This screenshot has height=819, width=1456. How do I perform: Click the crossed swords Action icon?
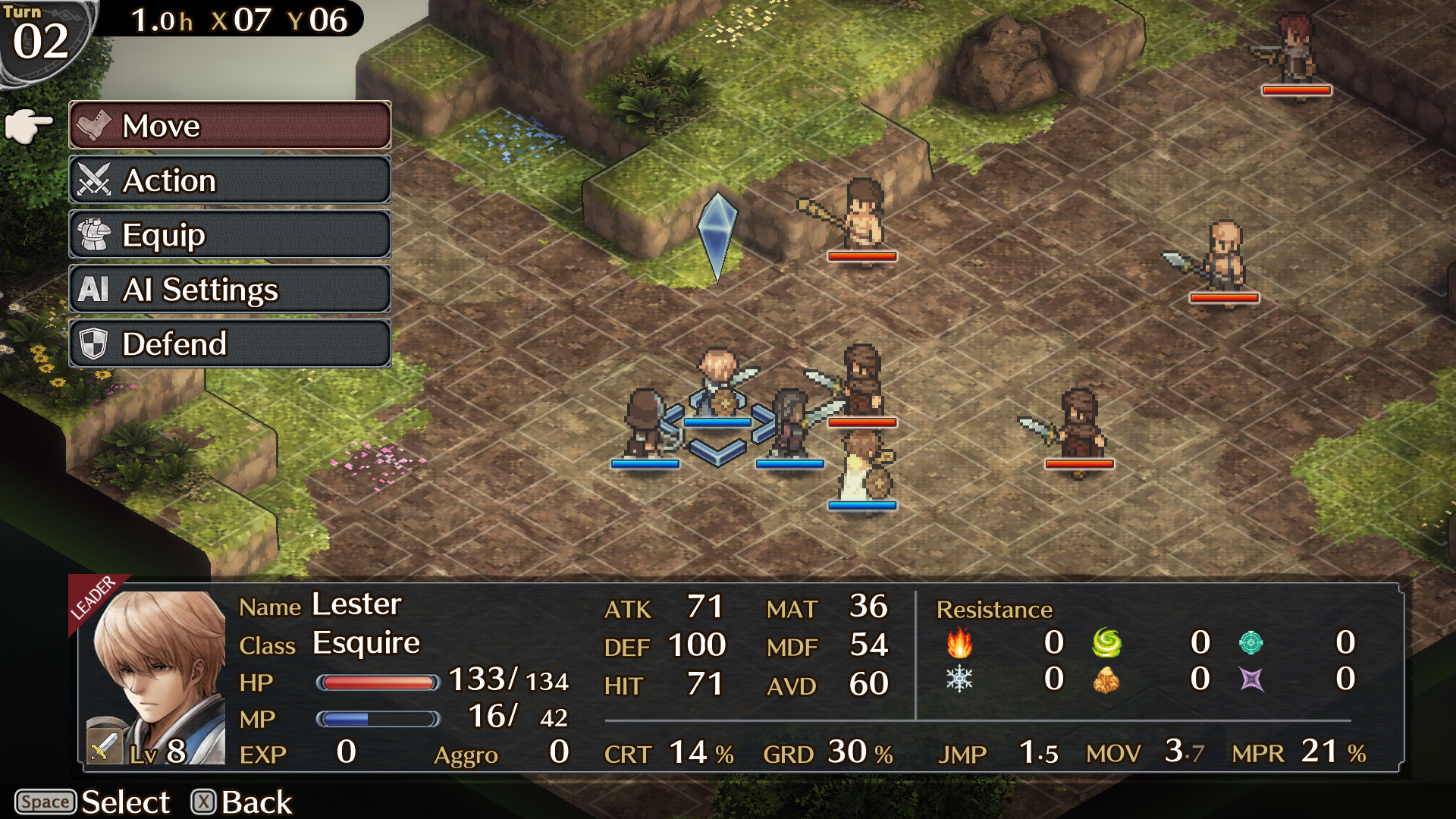pos(94,180)
